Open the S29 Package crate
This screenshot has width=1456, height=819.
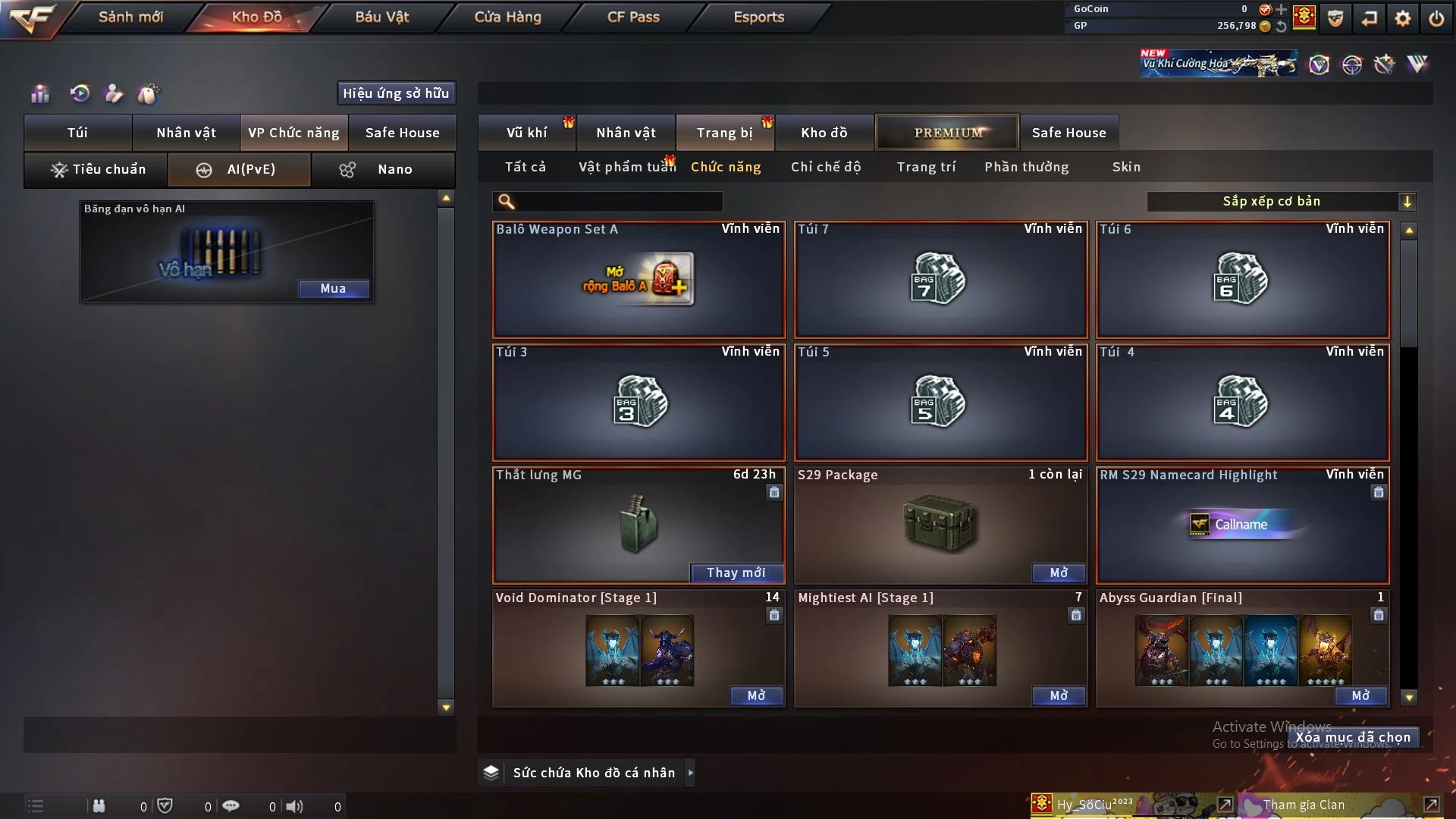pos(1058,573)
